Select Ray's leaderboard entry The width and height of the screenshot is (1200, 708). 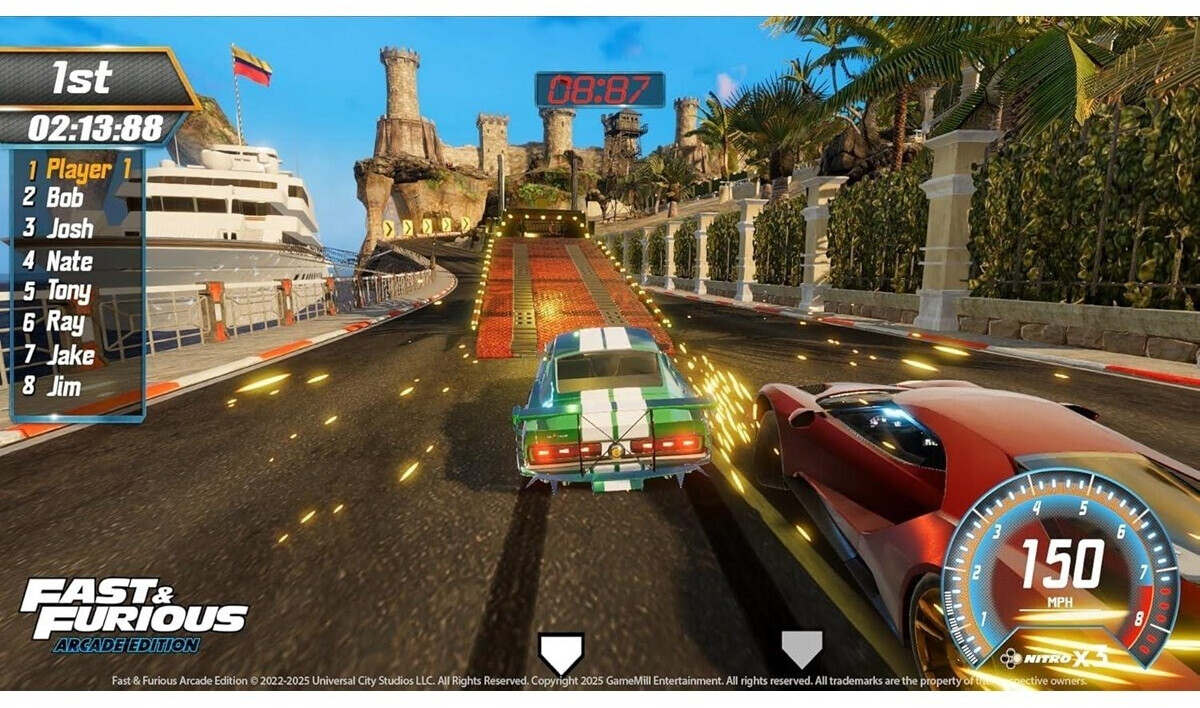pos(65,322)
